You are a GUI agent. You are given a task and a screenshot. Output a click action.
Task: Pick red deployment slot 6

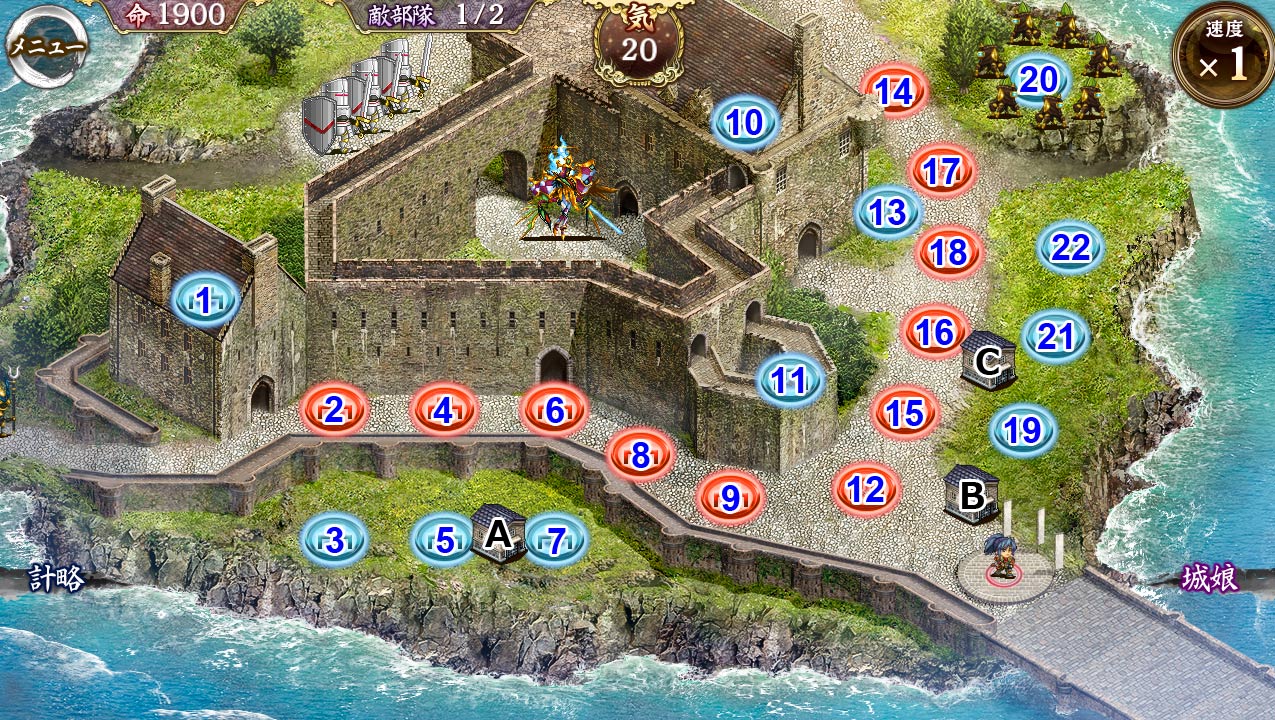[555, 409]
